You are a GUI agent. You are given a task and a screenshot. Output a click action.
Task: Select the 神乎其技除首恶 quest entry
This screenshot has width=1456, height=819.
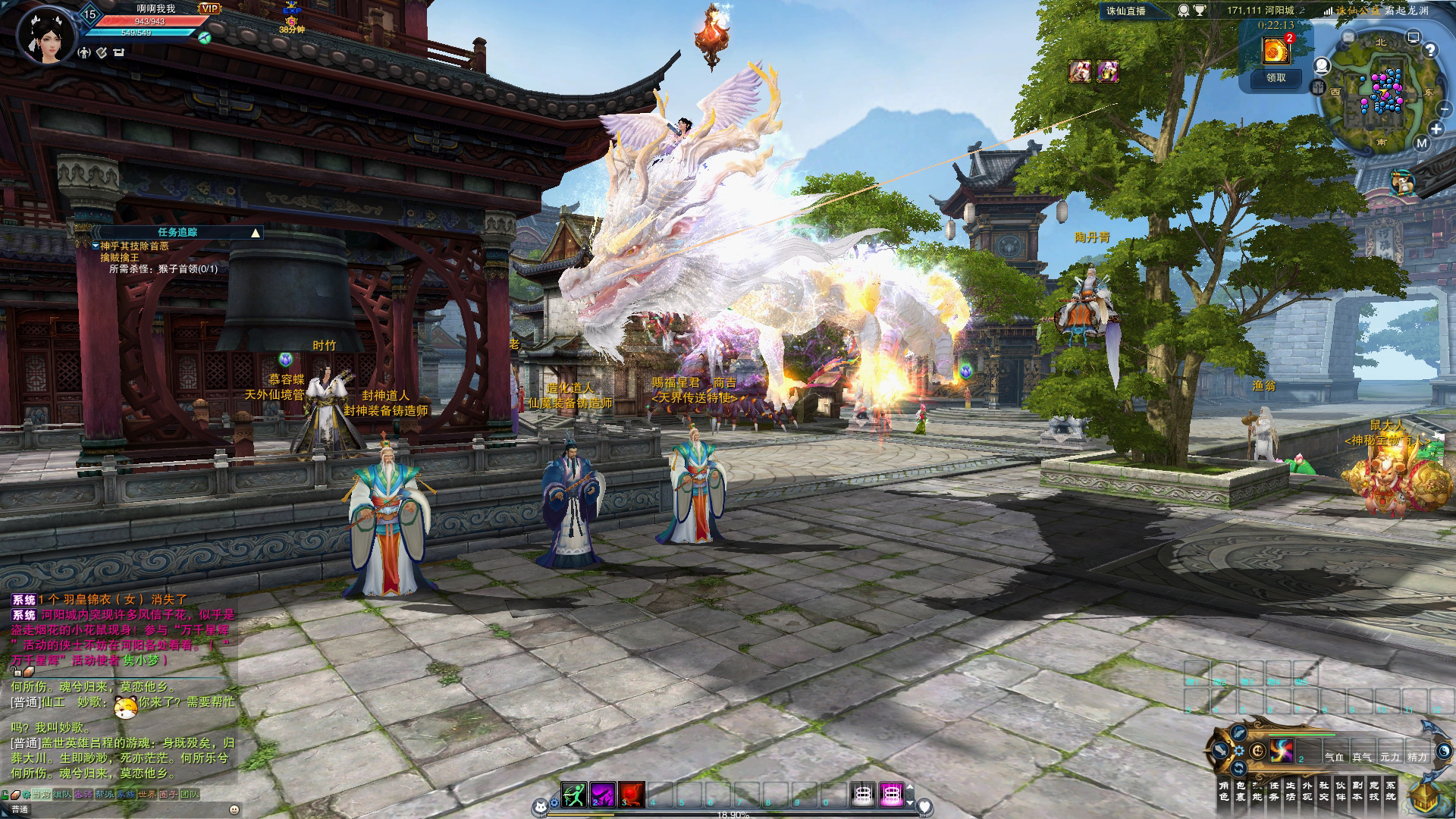point(134,246)
